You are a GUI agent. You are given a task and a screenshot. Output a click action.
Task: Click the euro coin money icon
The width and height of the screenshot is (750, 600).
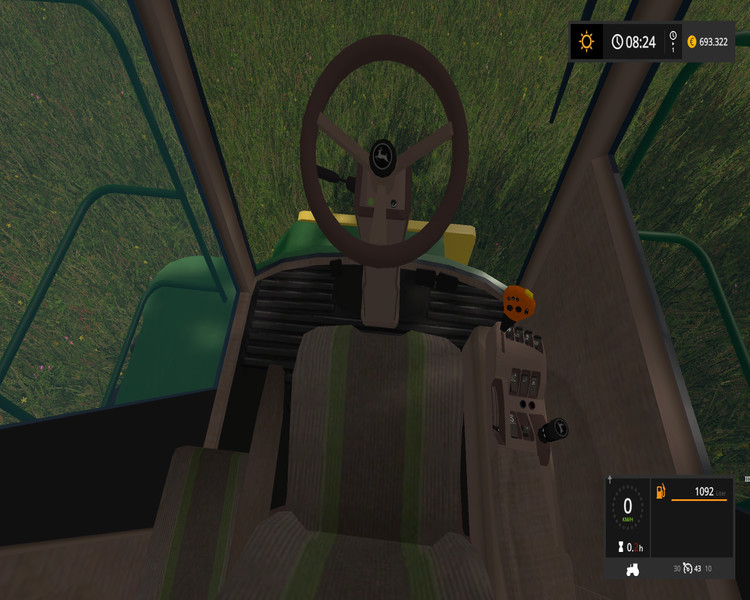(x=692, y=42)
